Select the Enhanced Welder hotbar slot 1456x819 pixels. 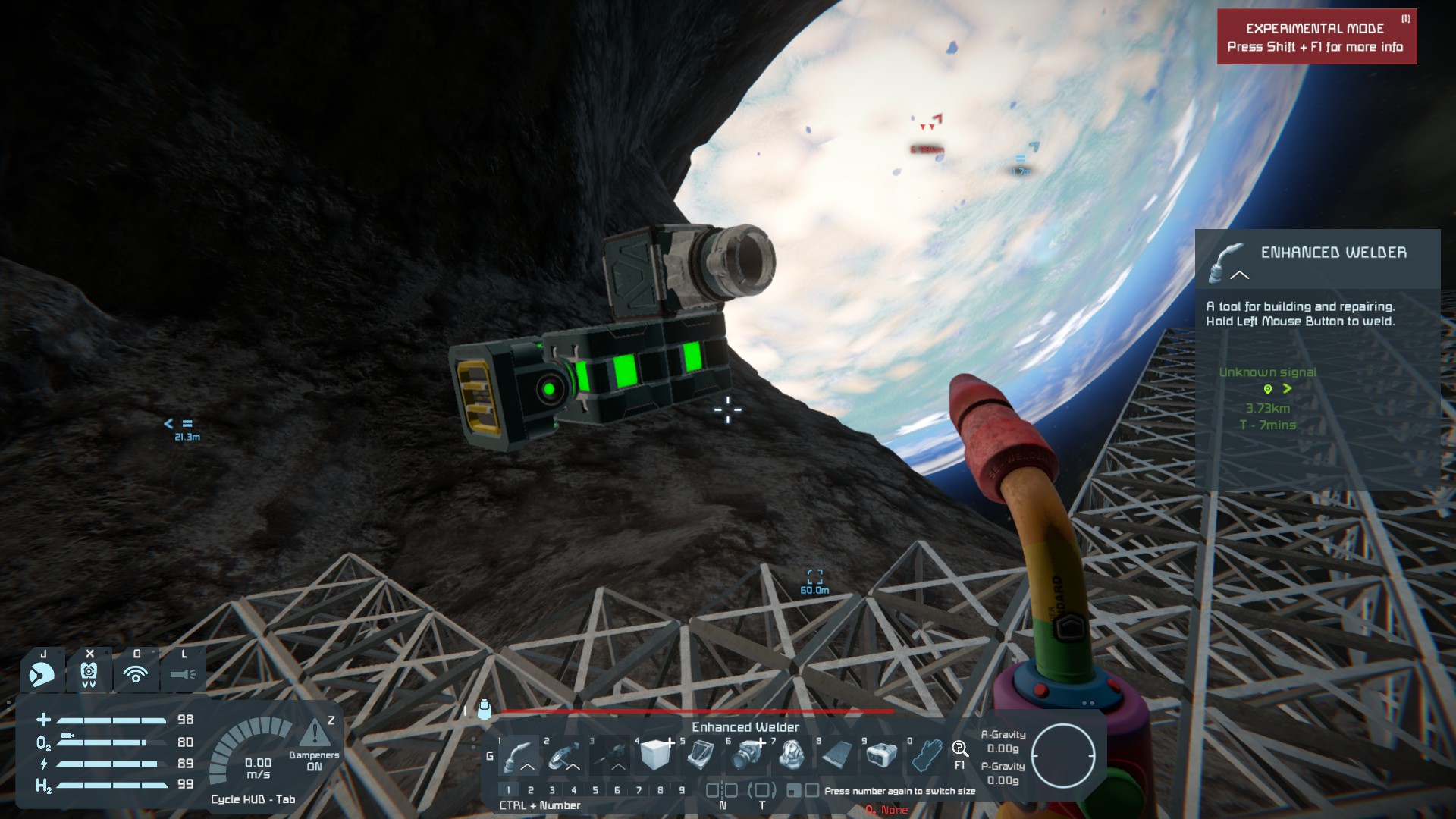[519, 755]
